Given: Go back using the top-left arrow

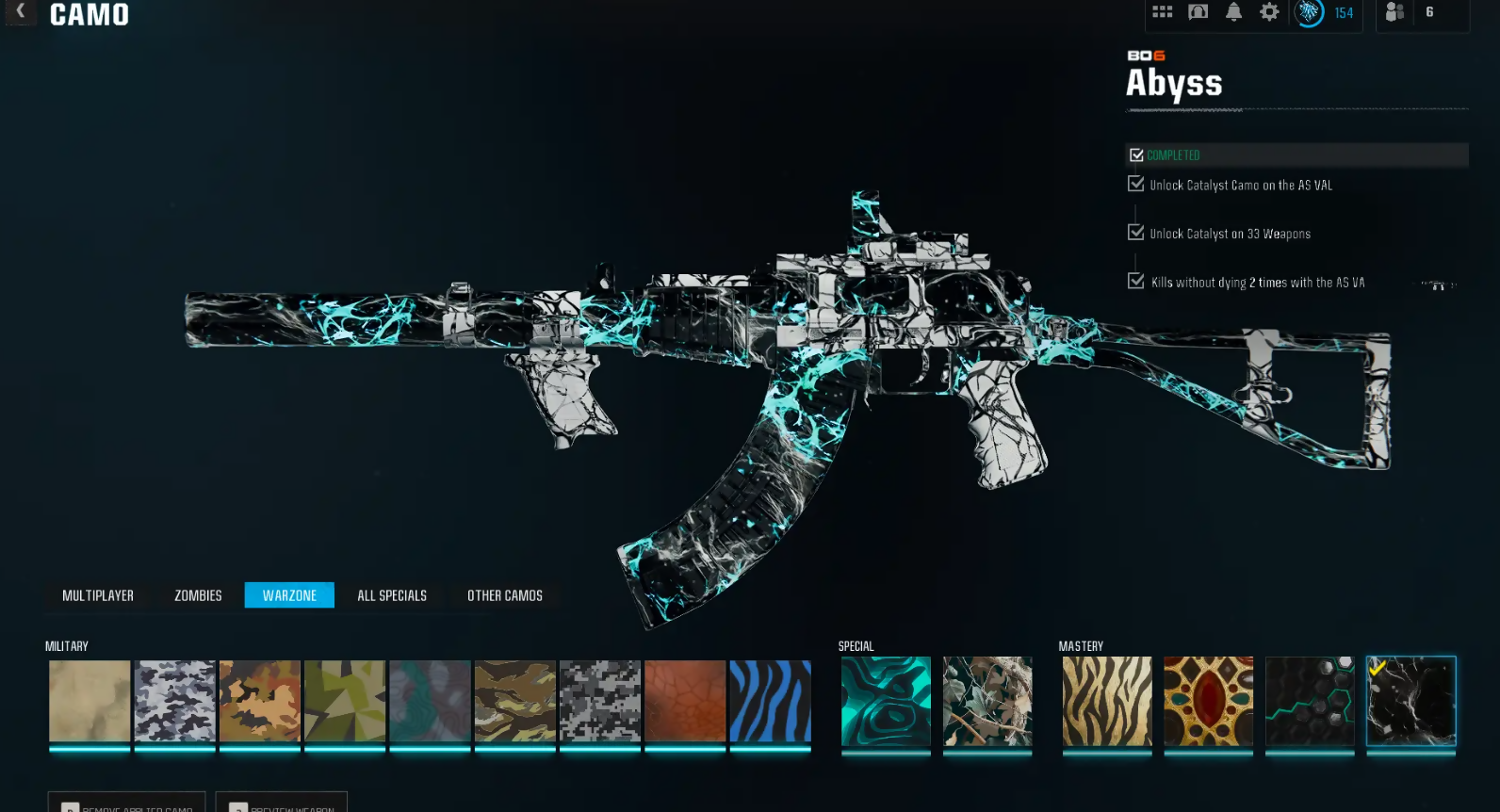Looking at the screenshot, I should coord(20,11).
